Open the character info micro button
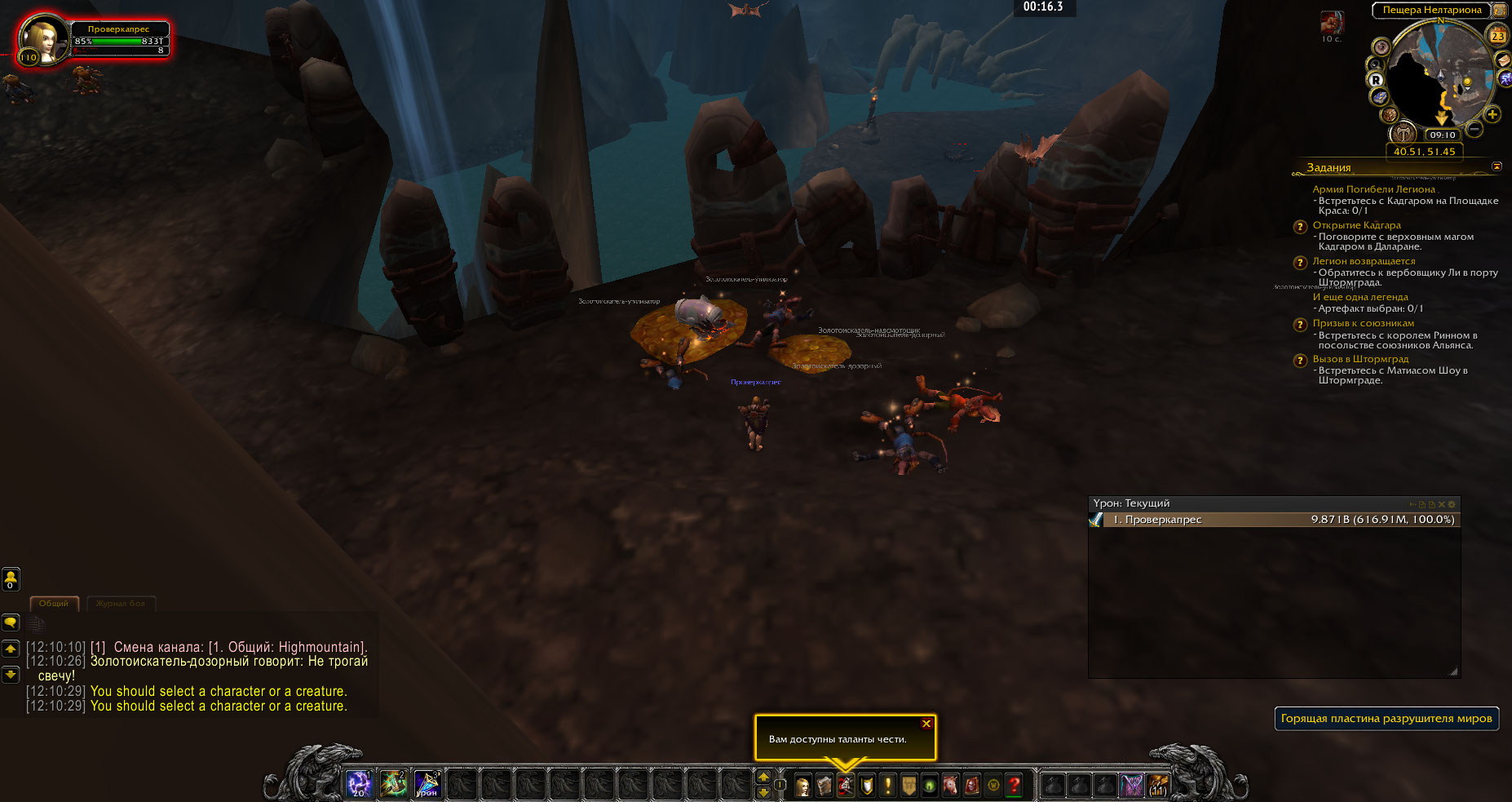The height and width of the screenshot is (802, 1512). tap(802, 786)
